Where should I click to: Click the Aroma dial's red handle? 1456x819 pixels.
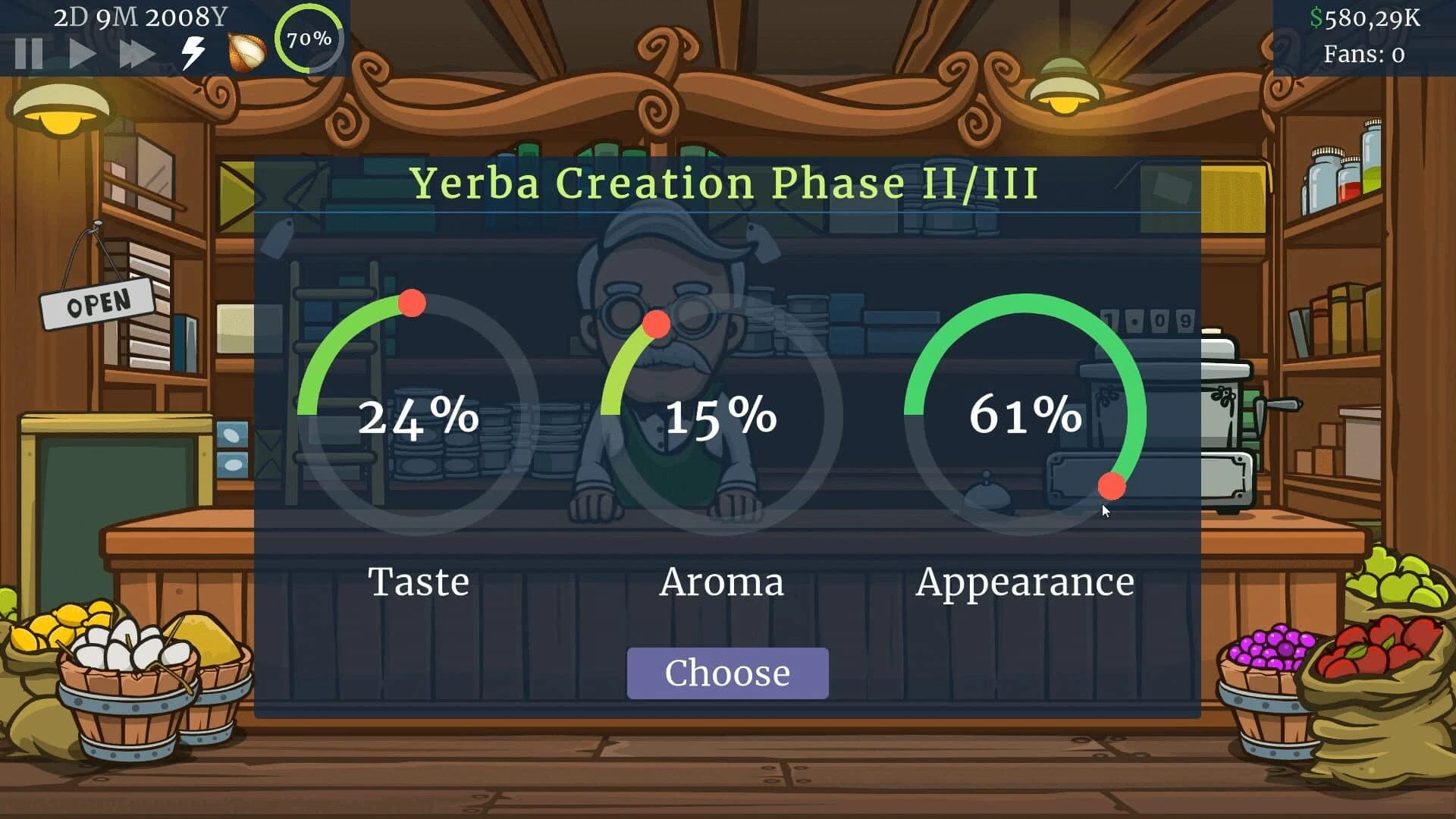tap(657, 326)
